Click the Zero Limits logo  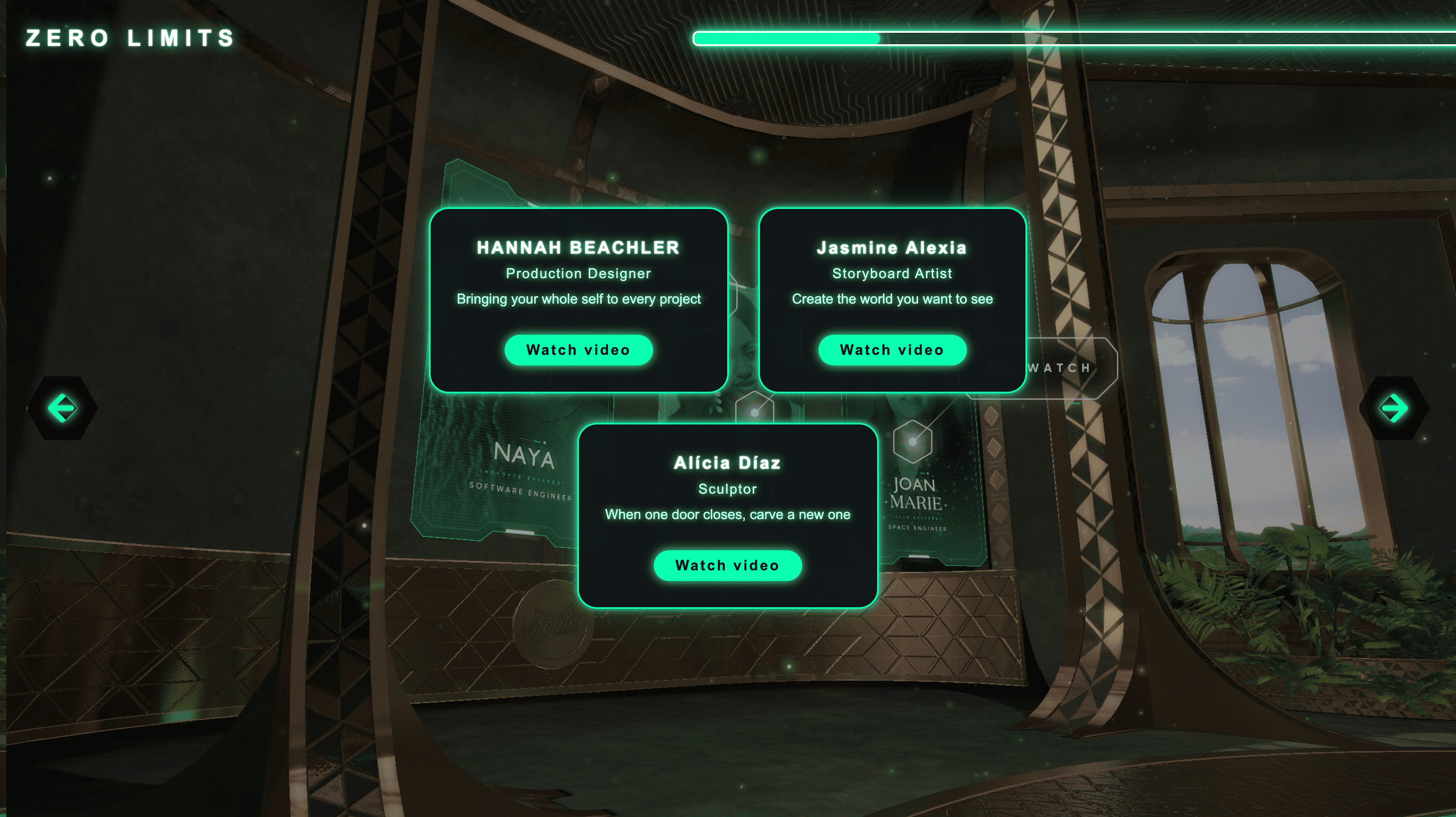coord(130,38)
